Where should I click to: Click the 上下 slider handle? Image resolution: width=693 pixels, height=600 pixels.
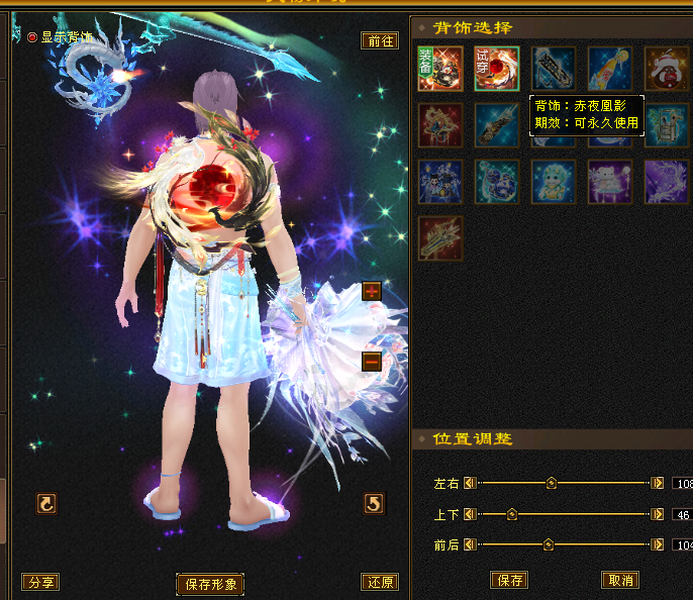click(x=512, y=514)
